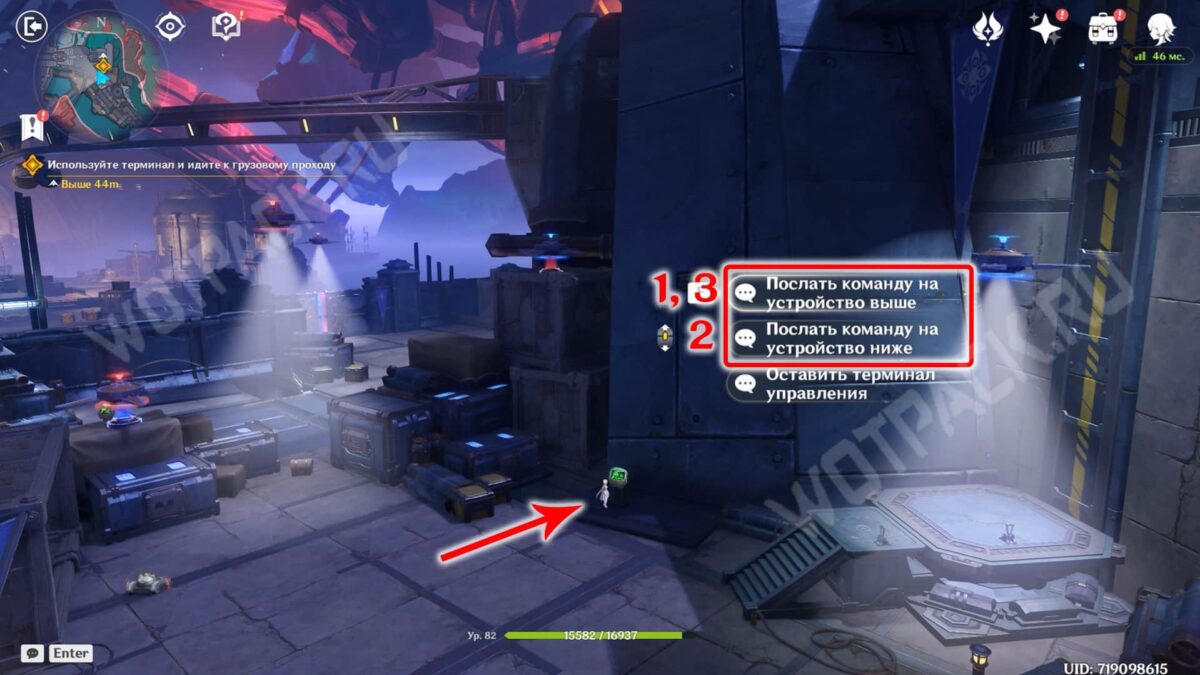Open the backpack inventory
The height and width of the screenshot is (675, 1200).
coord(1103,29)
